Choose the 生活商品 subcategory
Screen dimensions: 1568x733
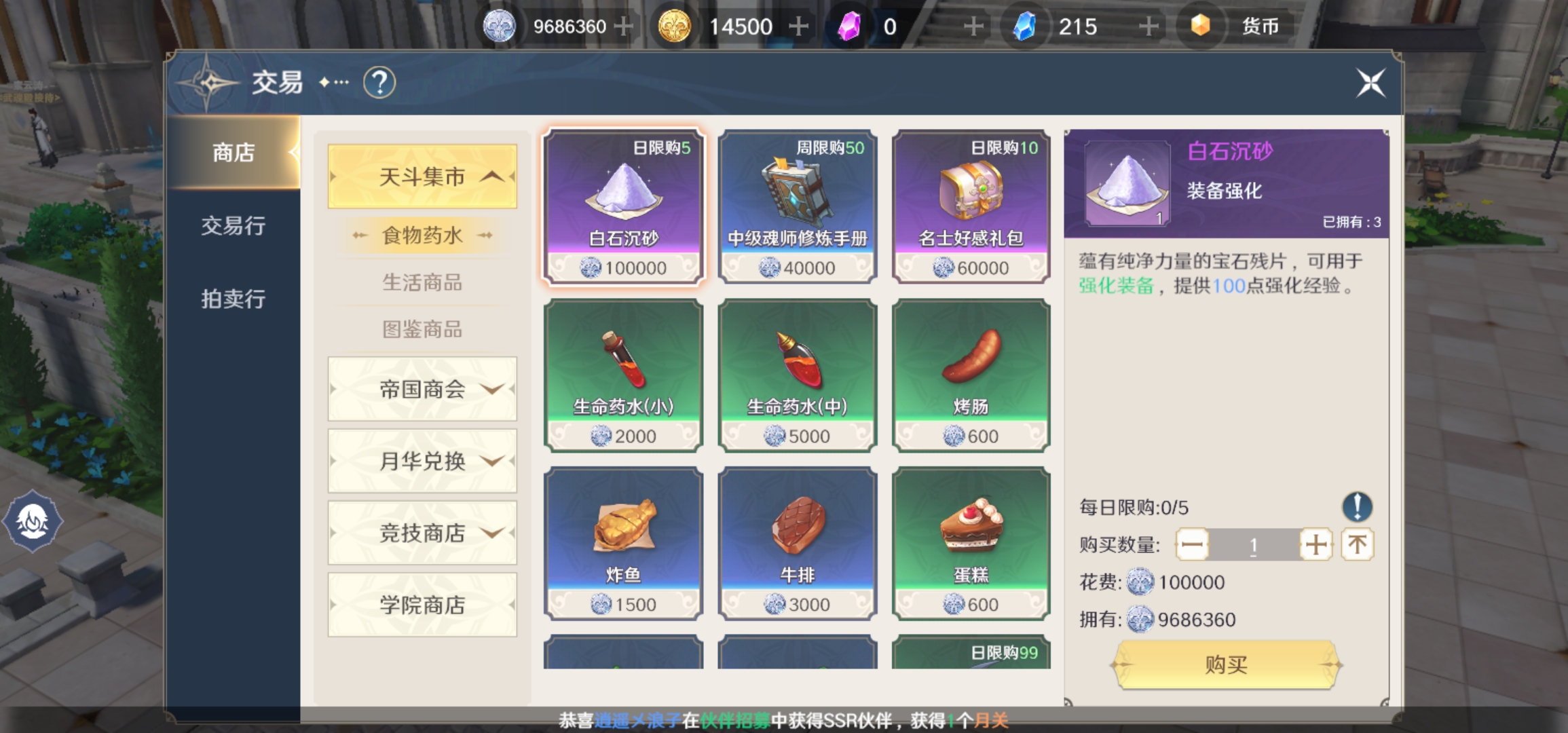click(x=422, y=282)
